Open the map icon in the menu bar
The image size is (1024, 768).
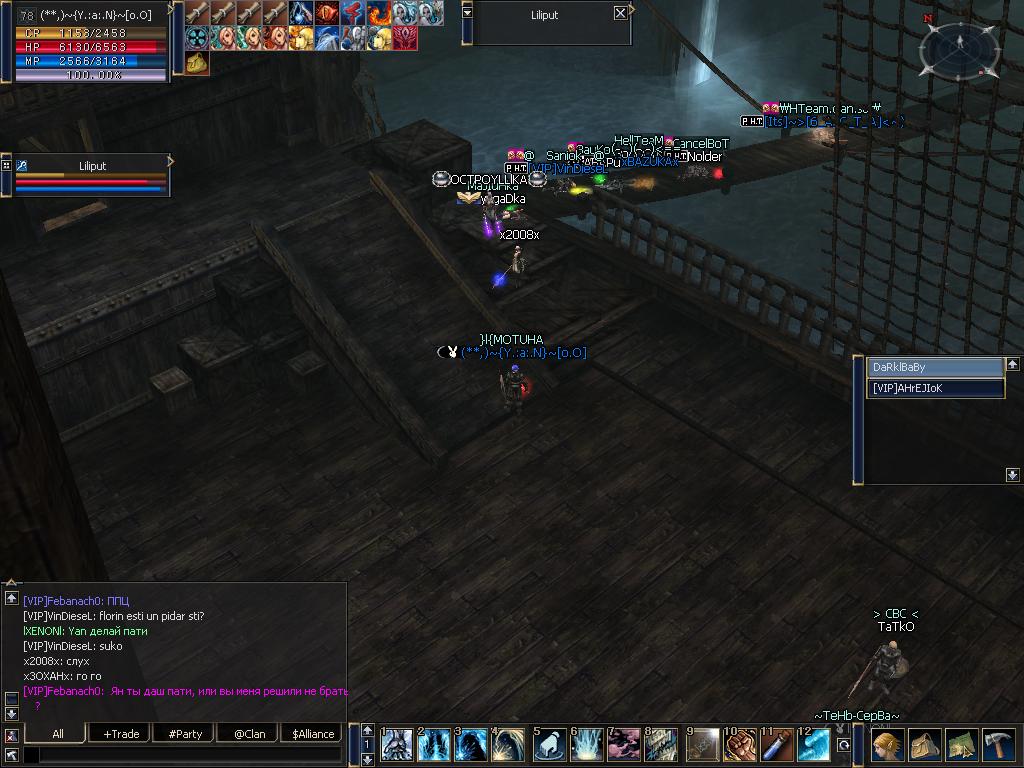point(961,746)
